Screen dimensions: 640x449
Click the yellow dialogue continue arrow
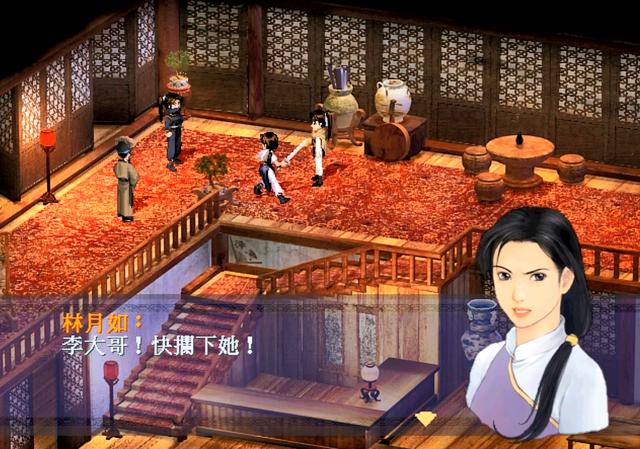(425, 418)
